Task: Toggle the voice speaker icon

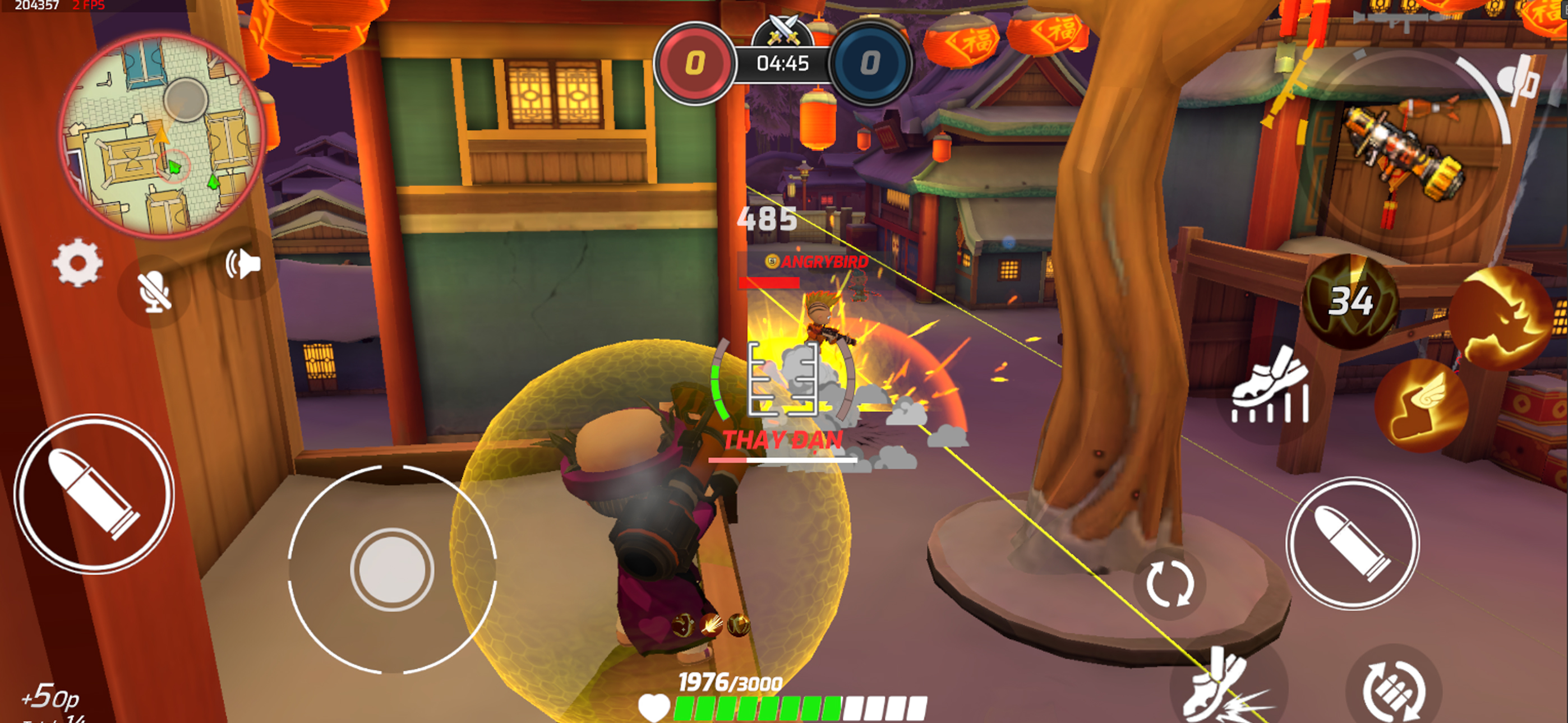Action: [x=243, y=264]
